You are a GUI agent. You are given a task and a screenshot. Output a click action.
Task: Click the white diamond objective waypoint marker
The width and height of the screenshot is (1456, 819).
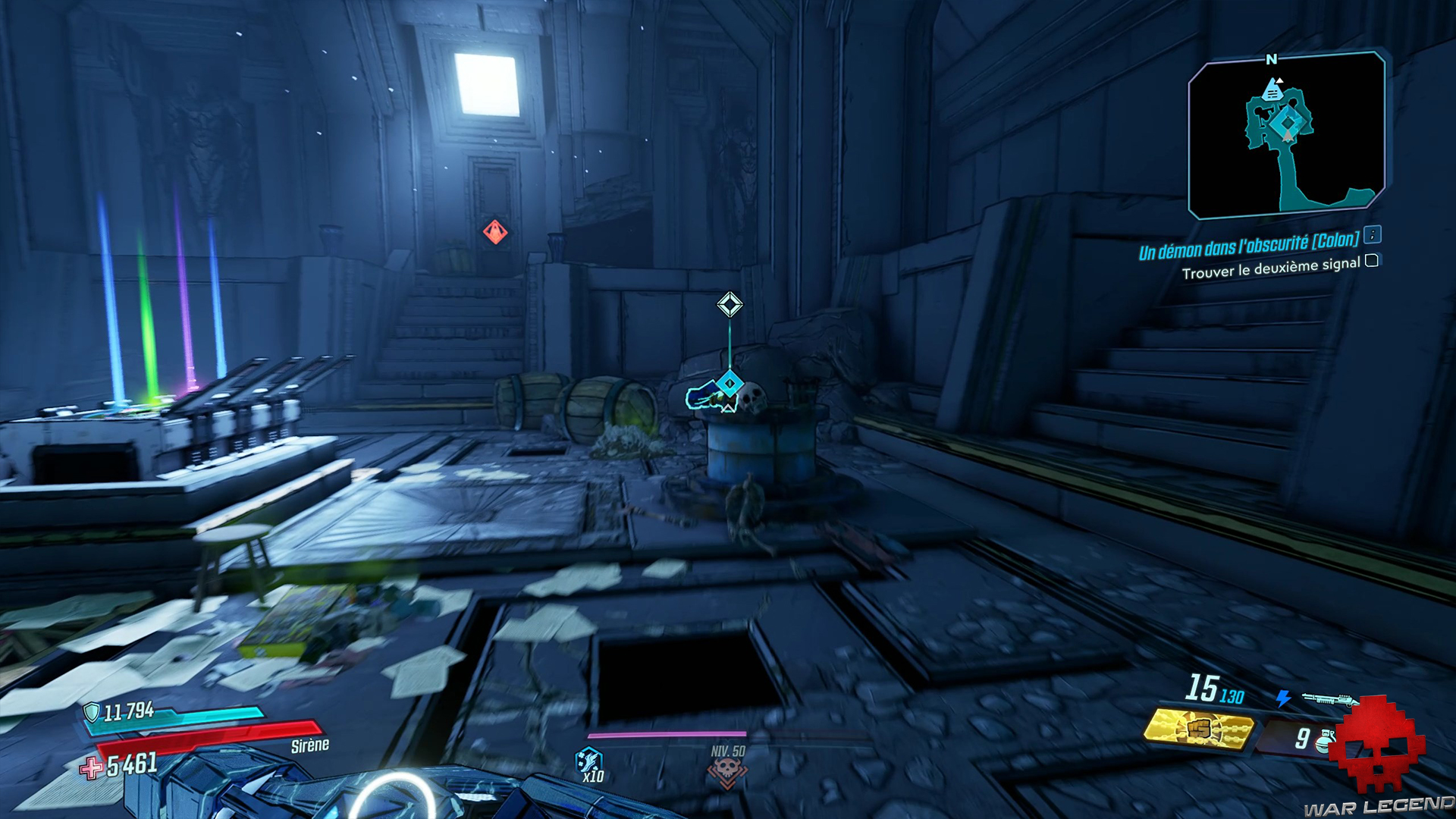[730, 305]
